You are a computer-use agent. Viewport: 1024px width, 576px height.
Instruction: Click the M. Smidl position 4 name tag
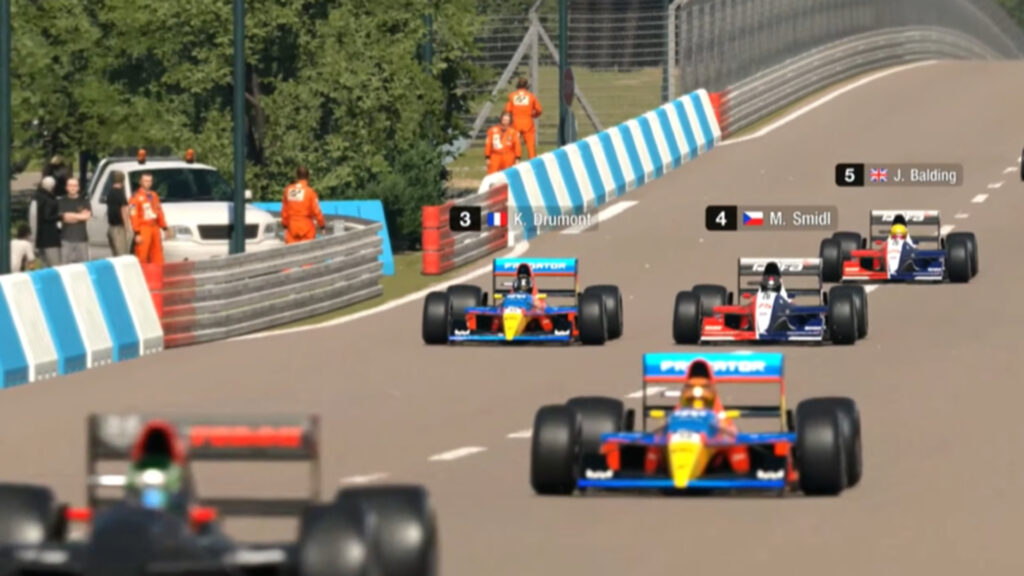771,218
